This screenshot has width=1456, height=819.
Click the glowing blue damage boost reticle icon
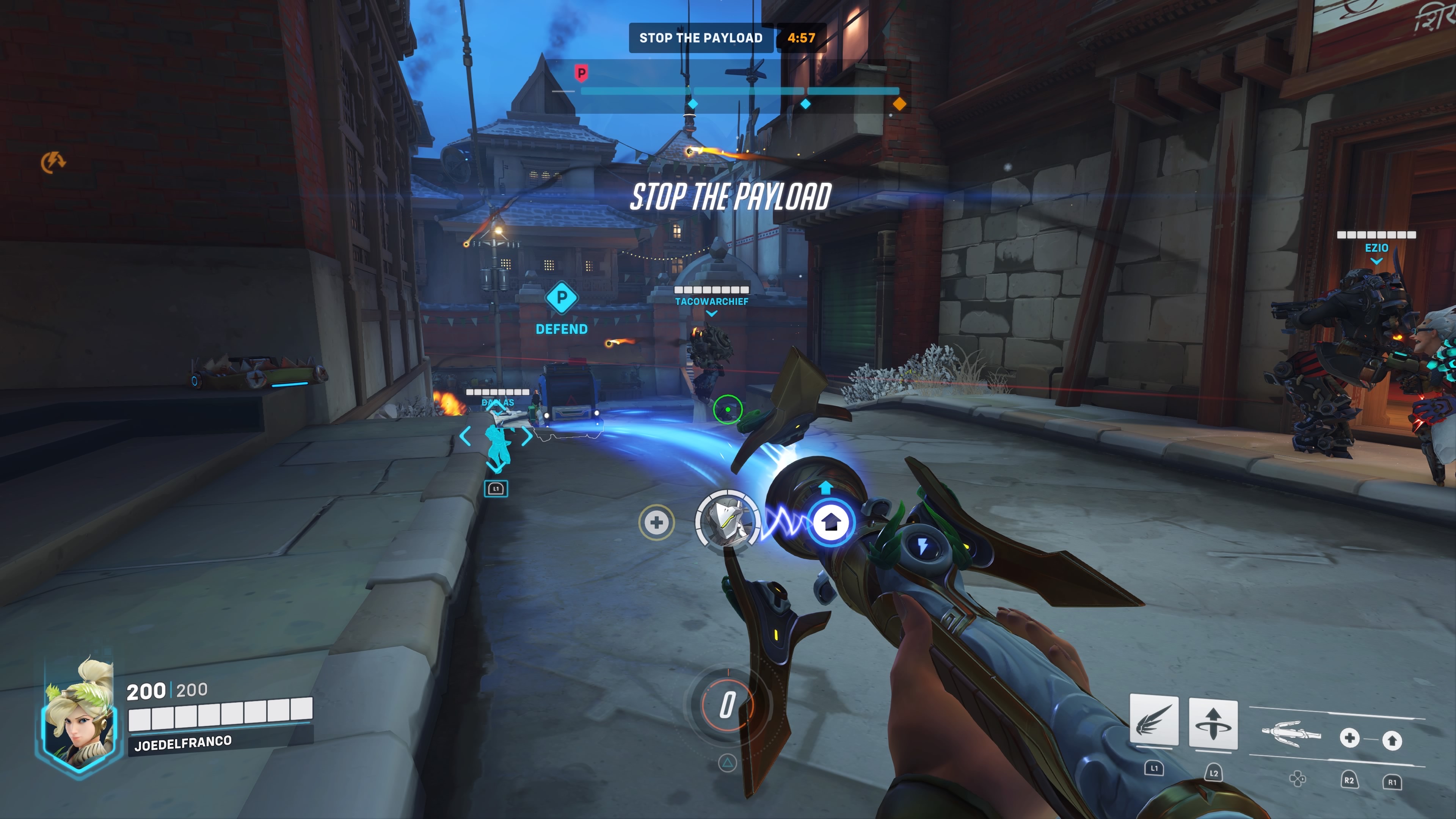[x=830, y=522]
